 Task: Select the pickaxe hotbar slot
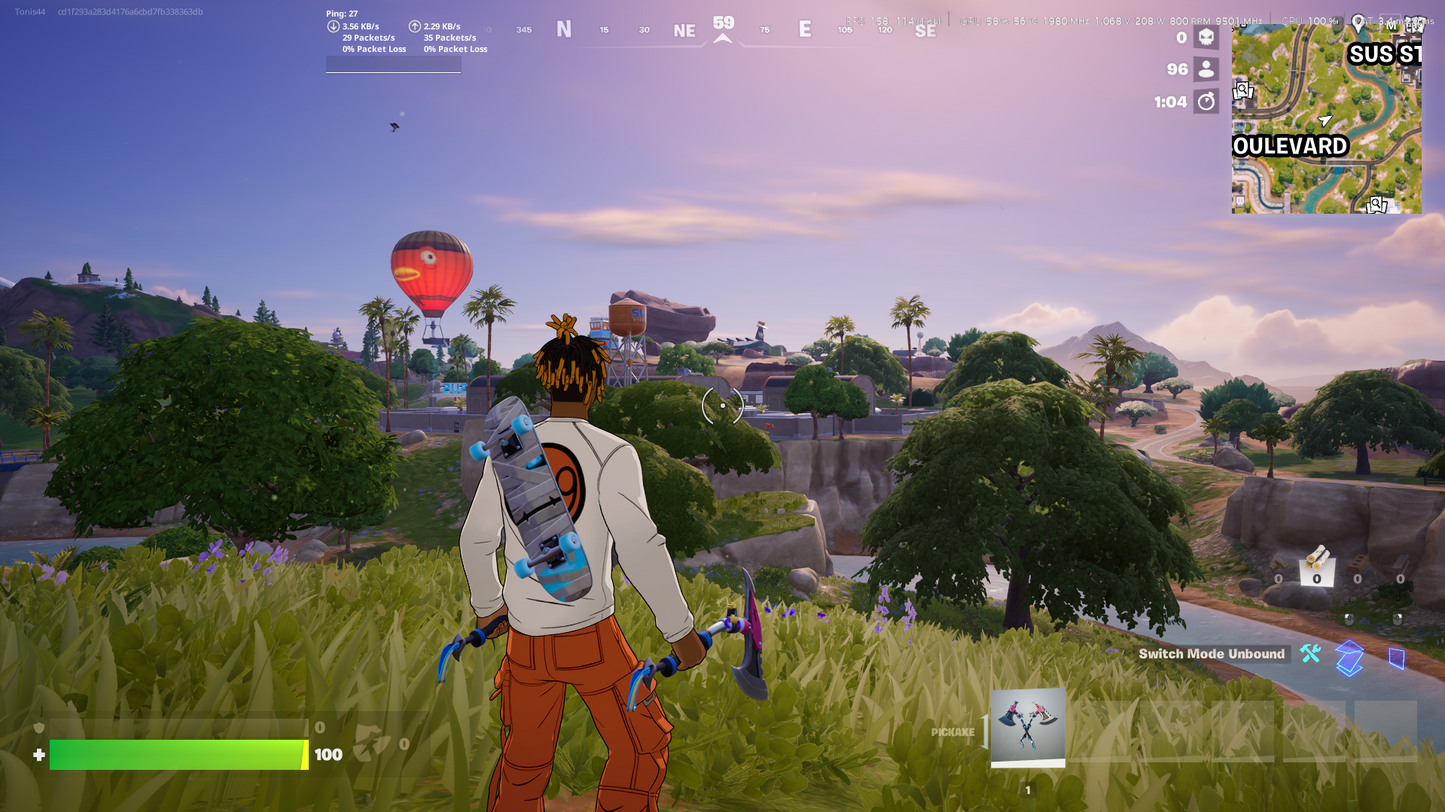(x=1028, y=727)
